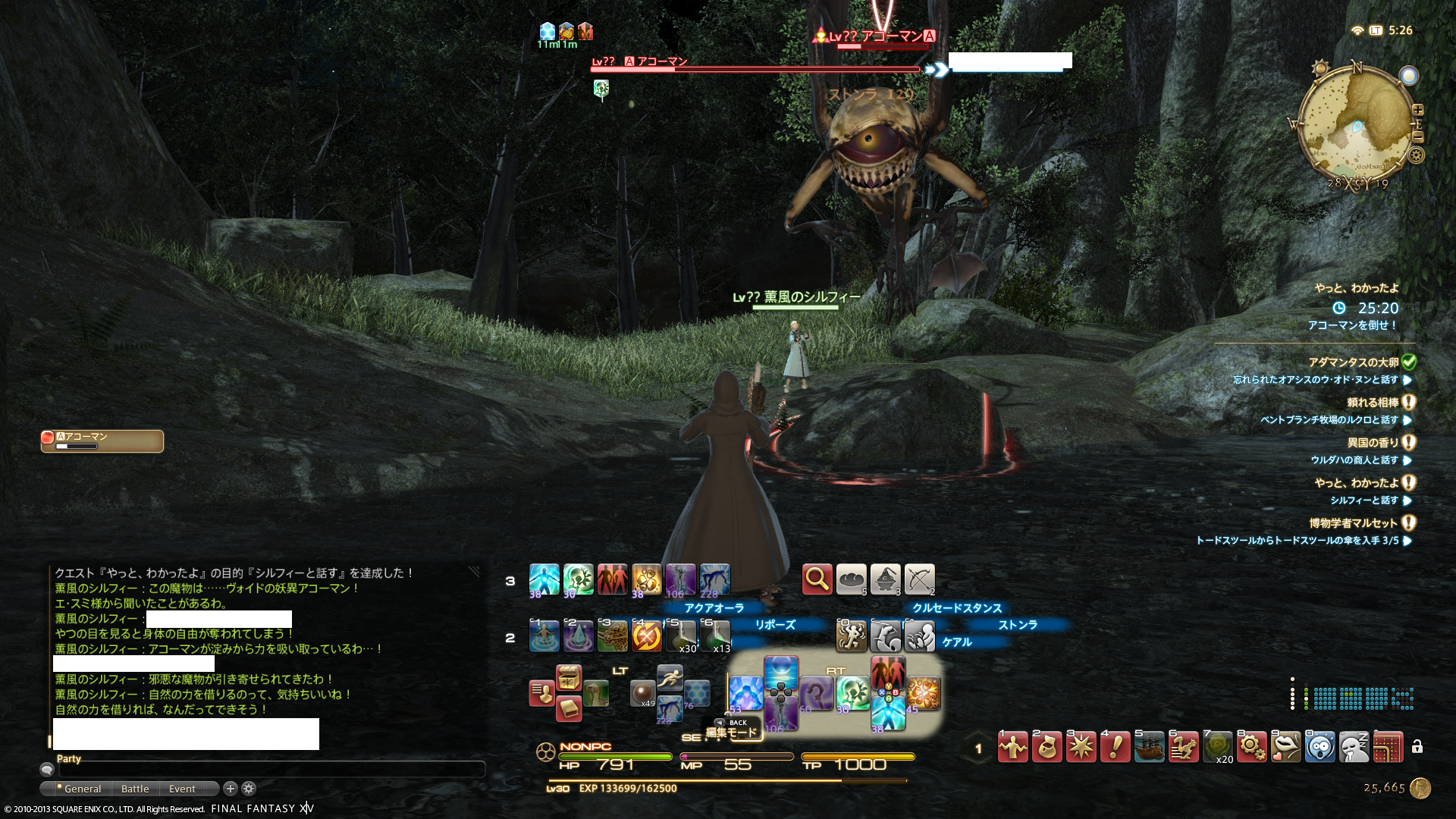1456x819 pixels.
Task: Click the chat settings gear icon
Action: pyautogui.click(x=249, y=789)
